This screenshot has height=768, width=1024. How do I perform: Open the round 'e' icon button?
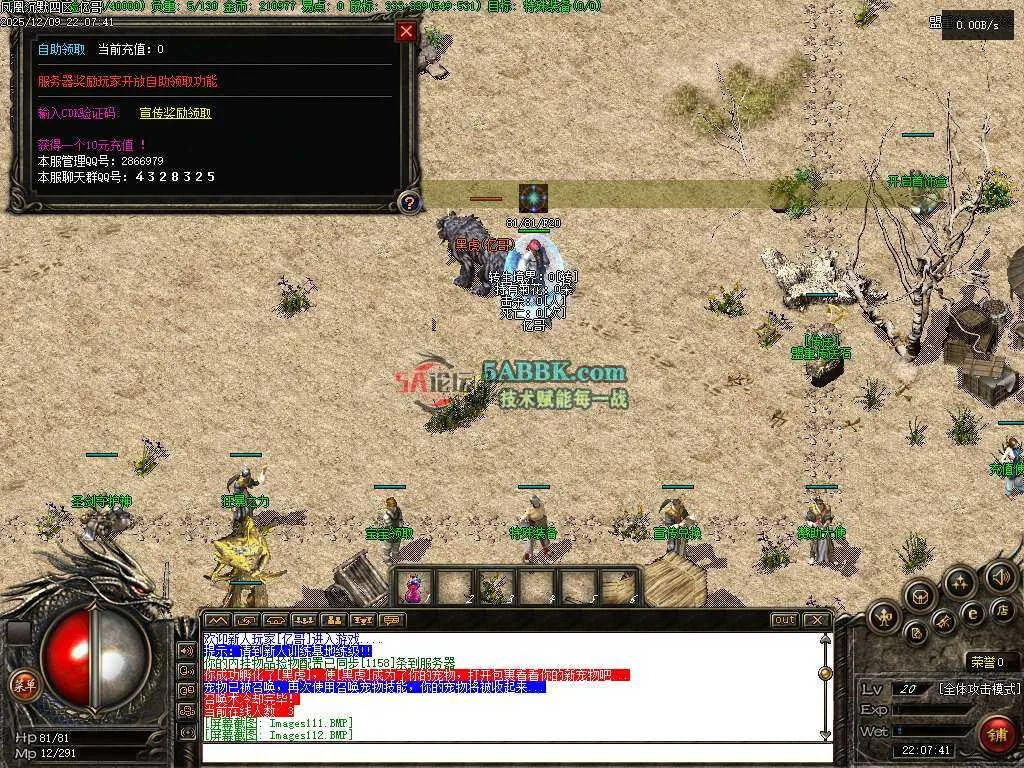972,613
